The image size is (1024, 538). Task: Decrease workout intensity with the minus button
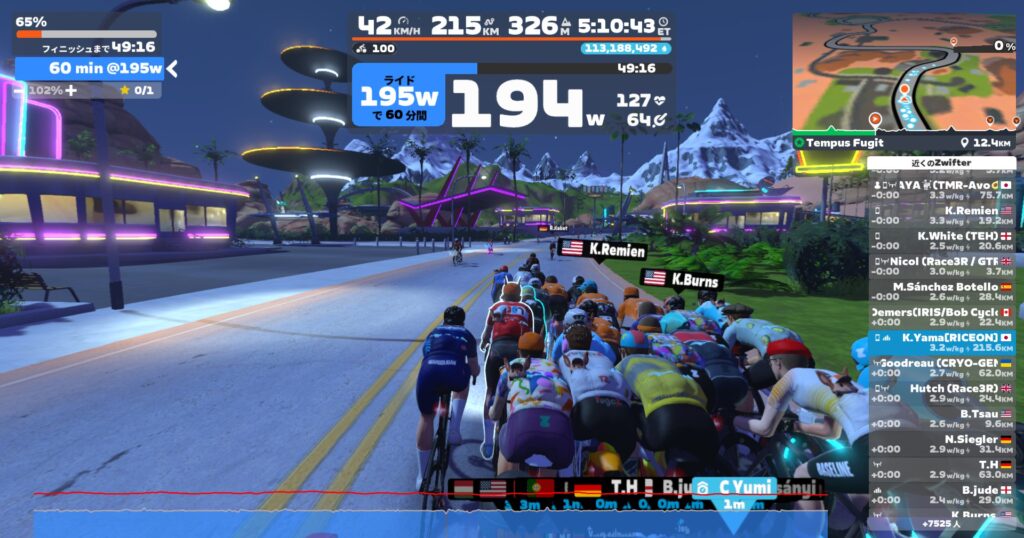(19, 90)
